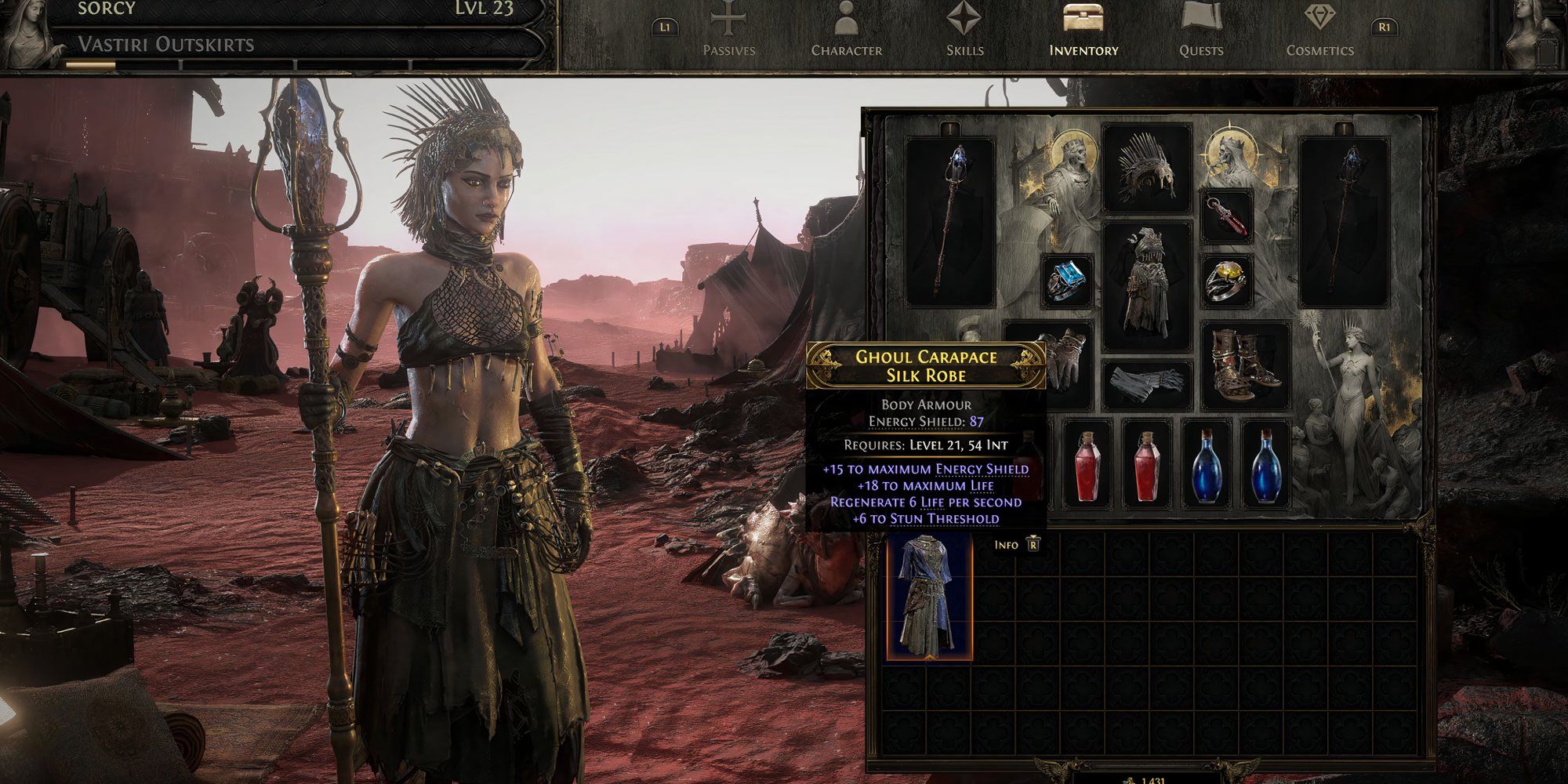Select the yellow gem ring slot
1568x784 pixels.
1227,280
